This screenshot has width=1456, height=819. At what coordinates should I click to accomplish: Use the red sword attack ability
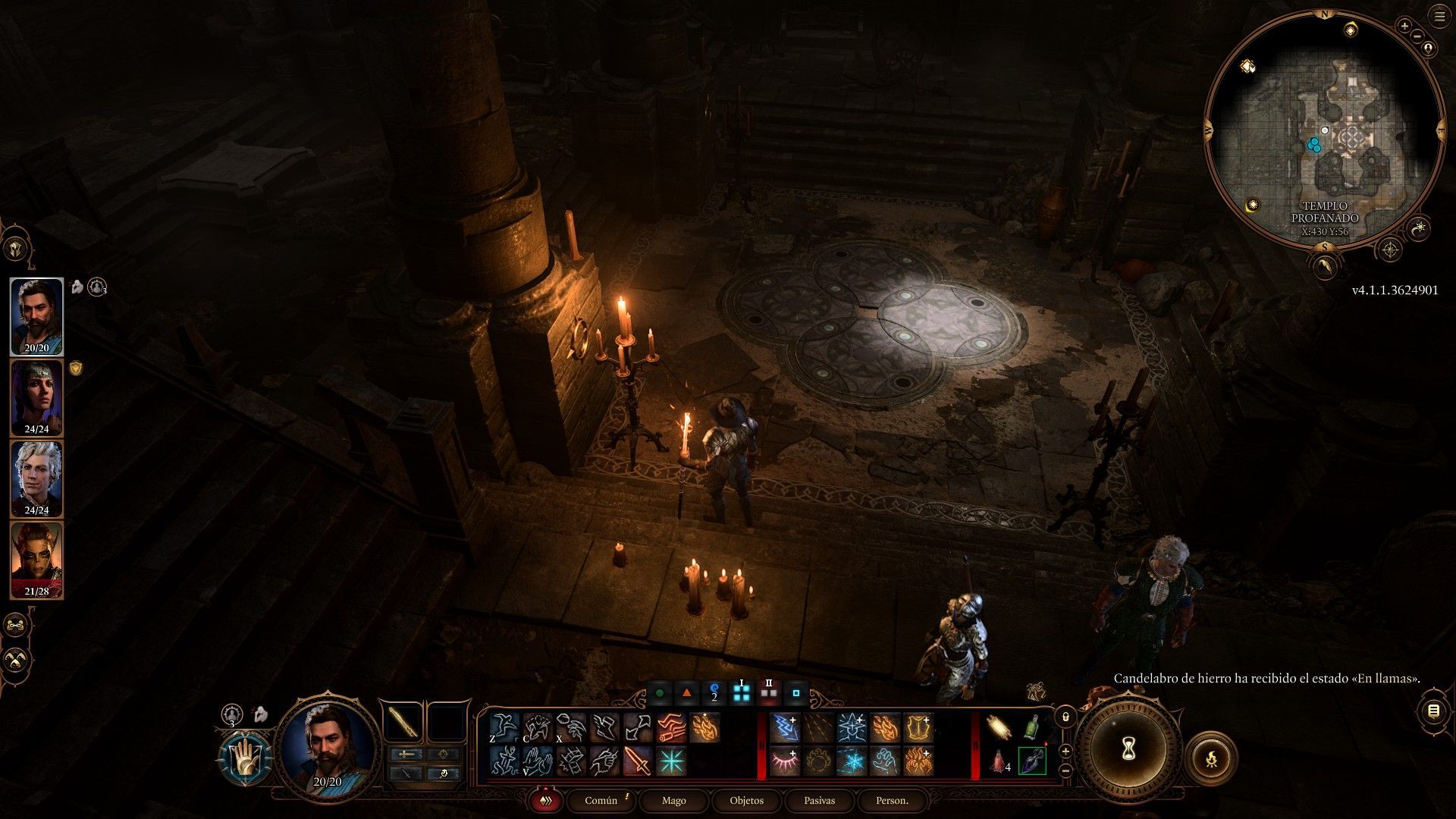(637, 761)
